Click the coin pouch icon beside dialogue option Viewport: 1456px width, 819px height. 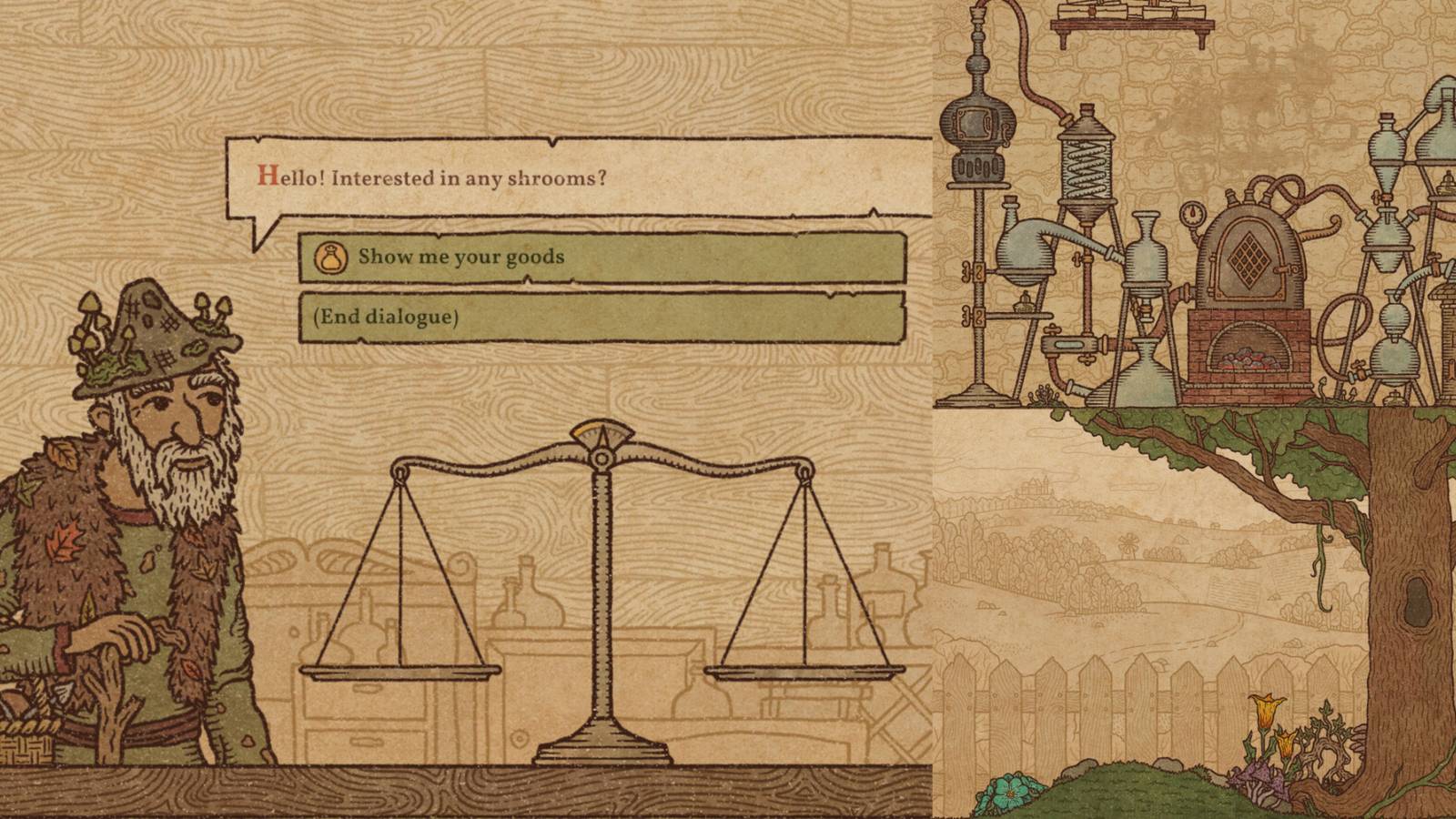[x=331, y=258]
